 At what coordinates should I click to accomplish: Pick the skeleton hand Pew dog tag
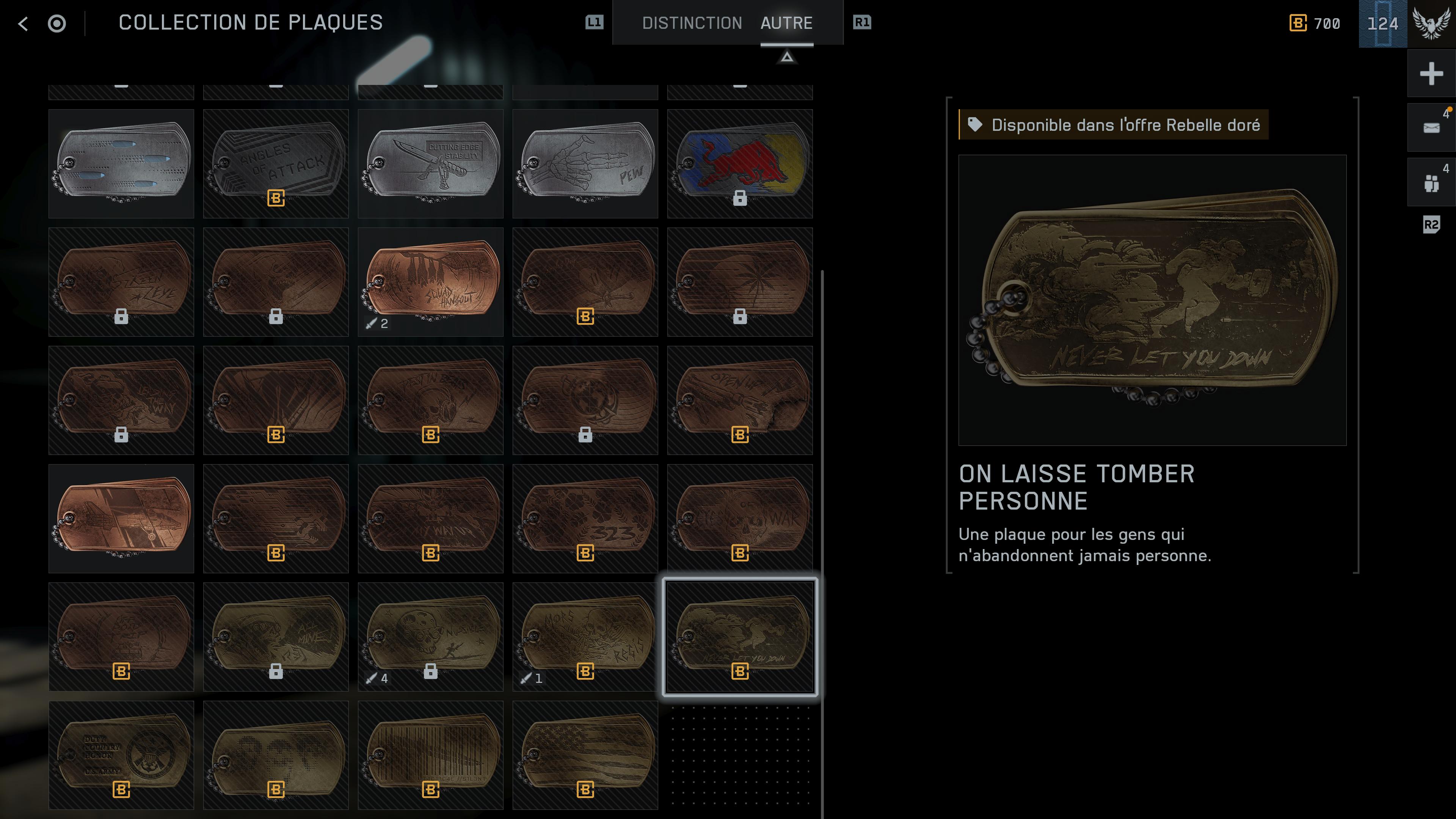coord(585,163)
